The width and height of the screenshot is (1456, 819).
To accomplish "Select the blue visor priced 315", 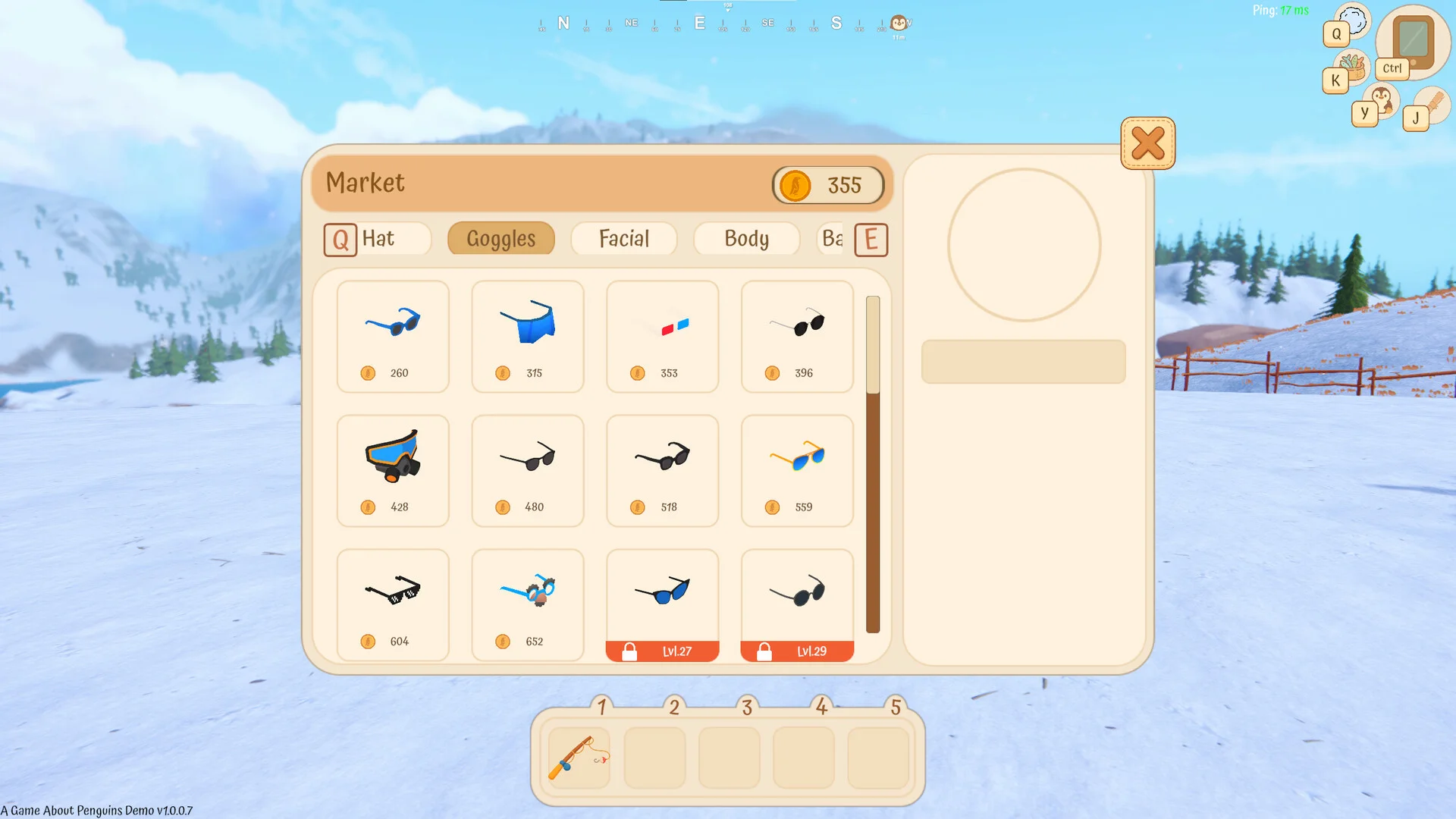I will [x=528, y=336].
